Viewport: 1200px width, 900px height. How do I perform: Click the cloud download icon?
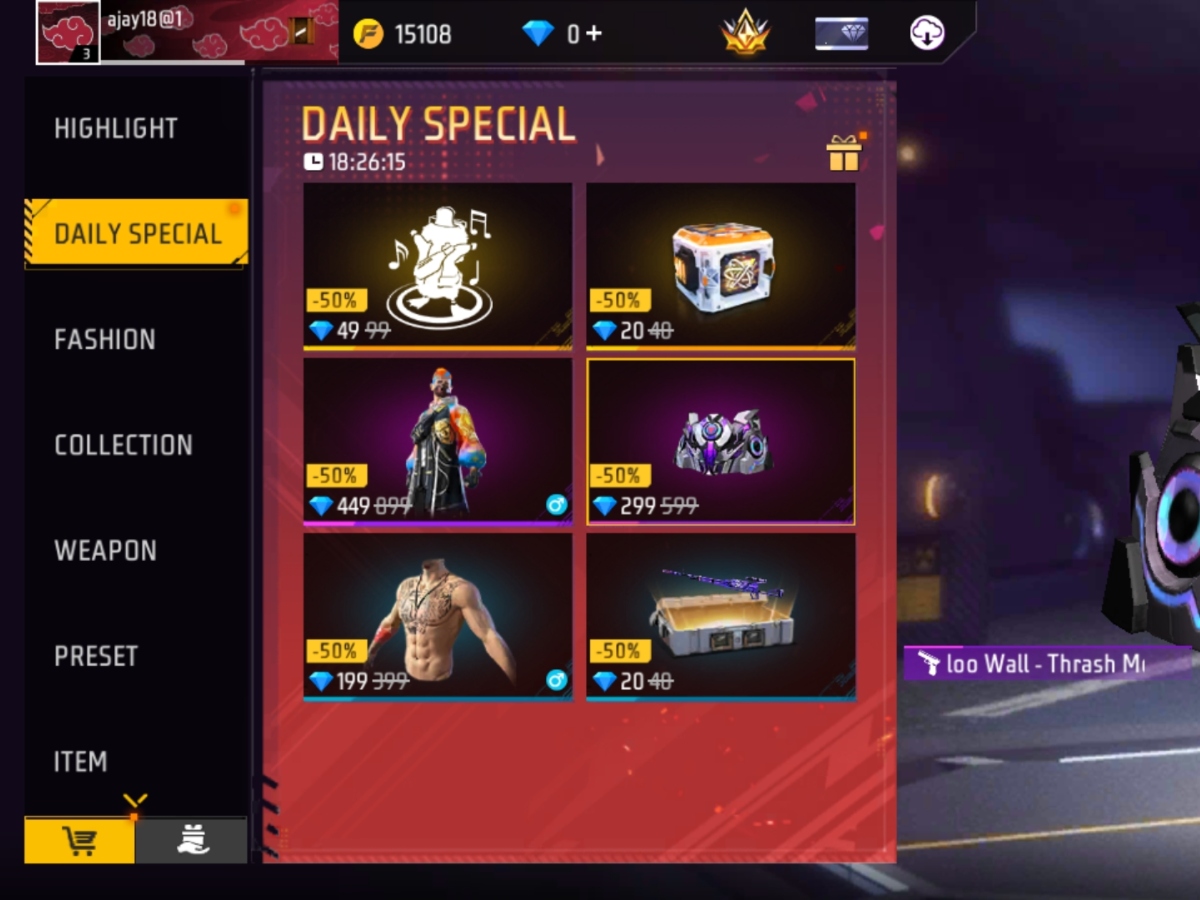927,34
